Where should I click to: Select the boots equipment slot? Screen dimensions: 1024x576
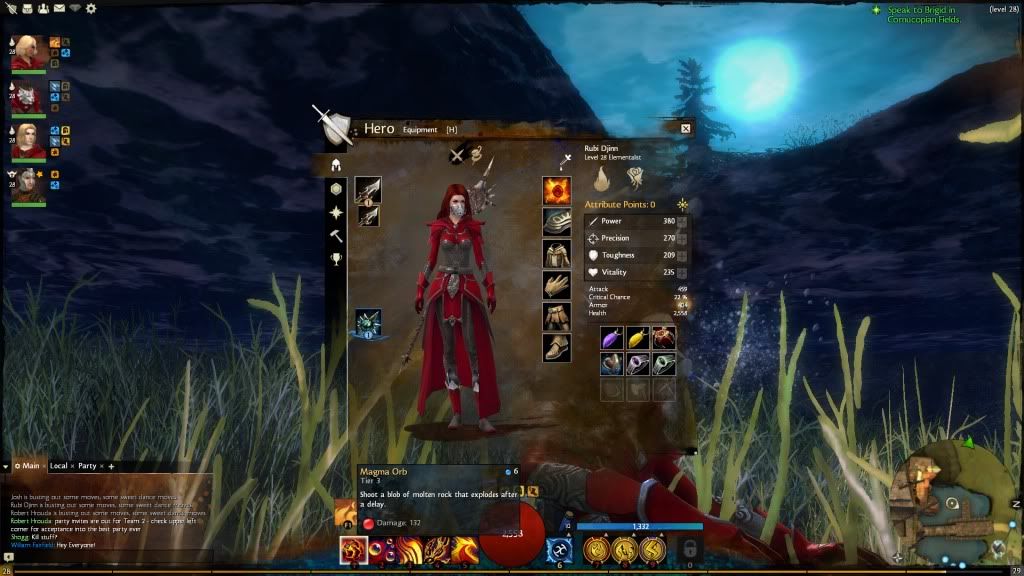click(x=557, y=347)
